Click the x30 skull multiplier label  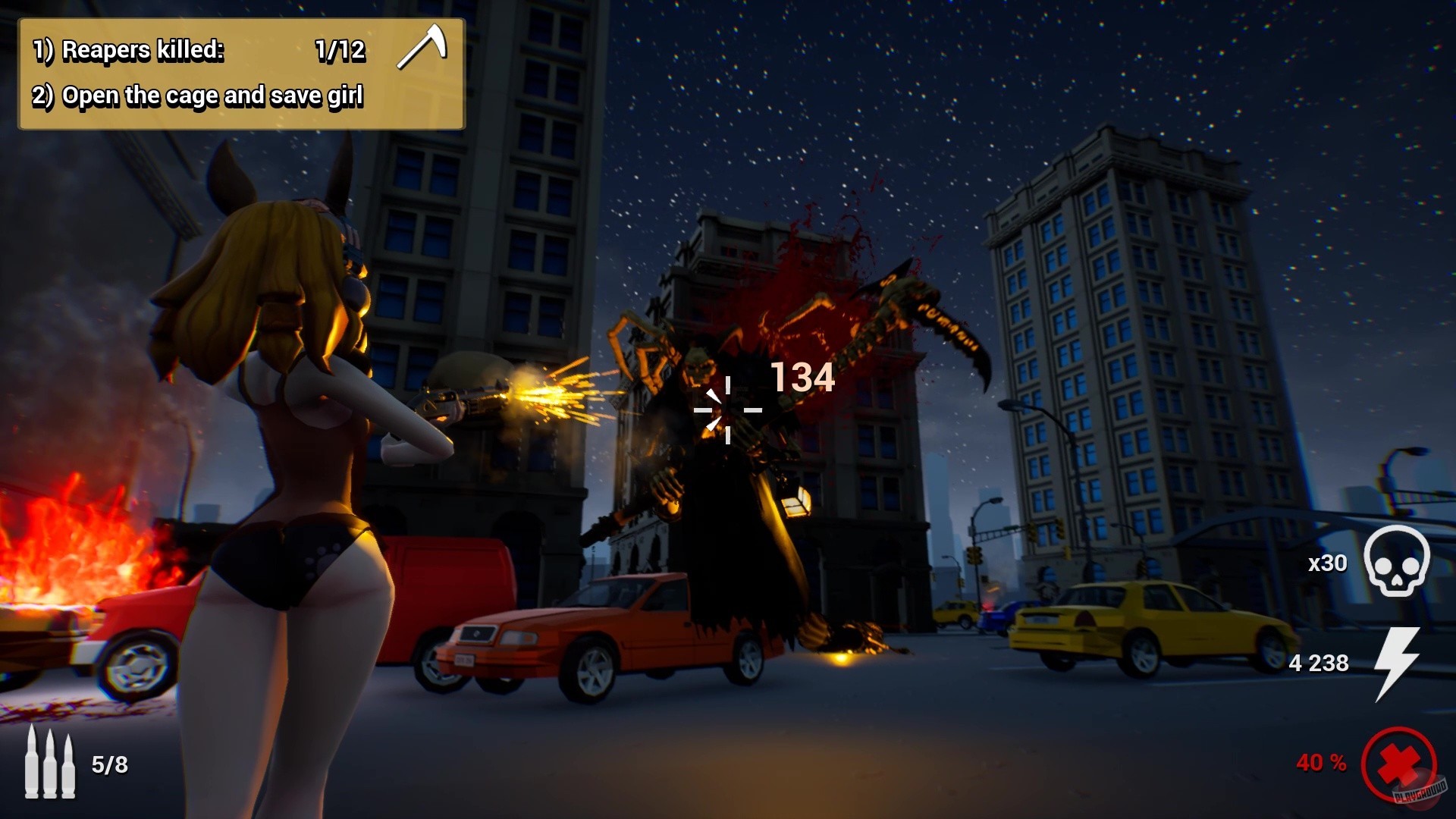coord(1326,563)
